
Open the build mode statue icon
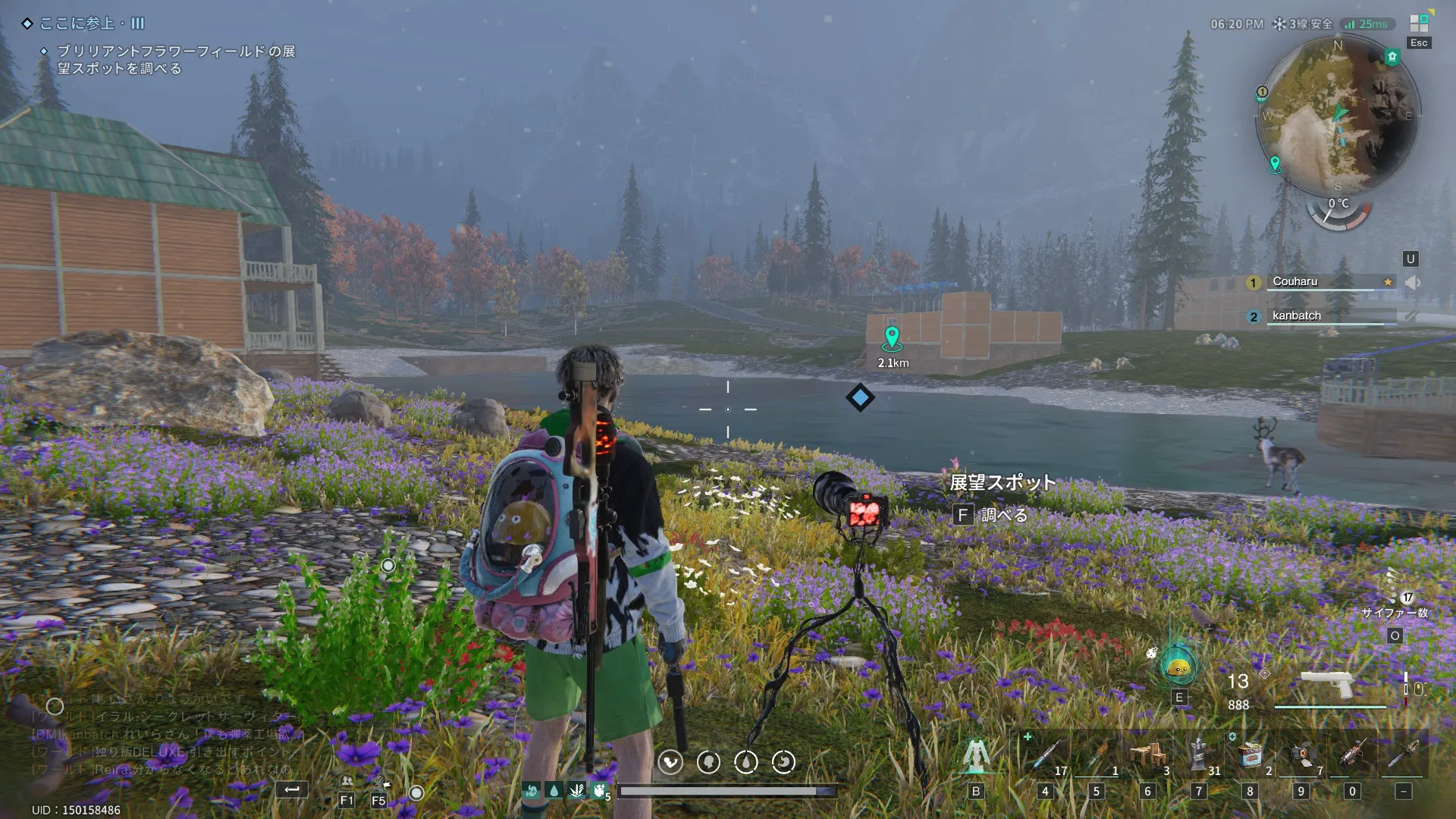(976, 755)
